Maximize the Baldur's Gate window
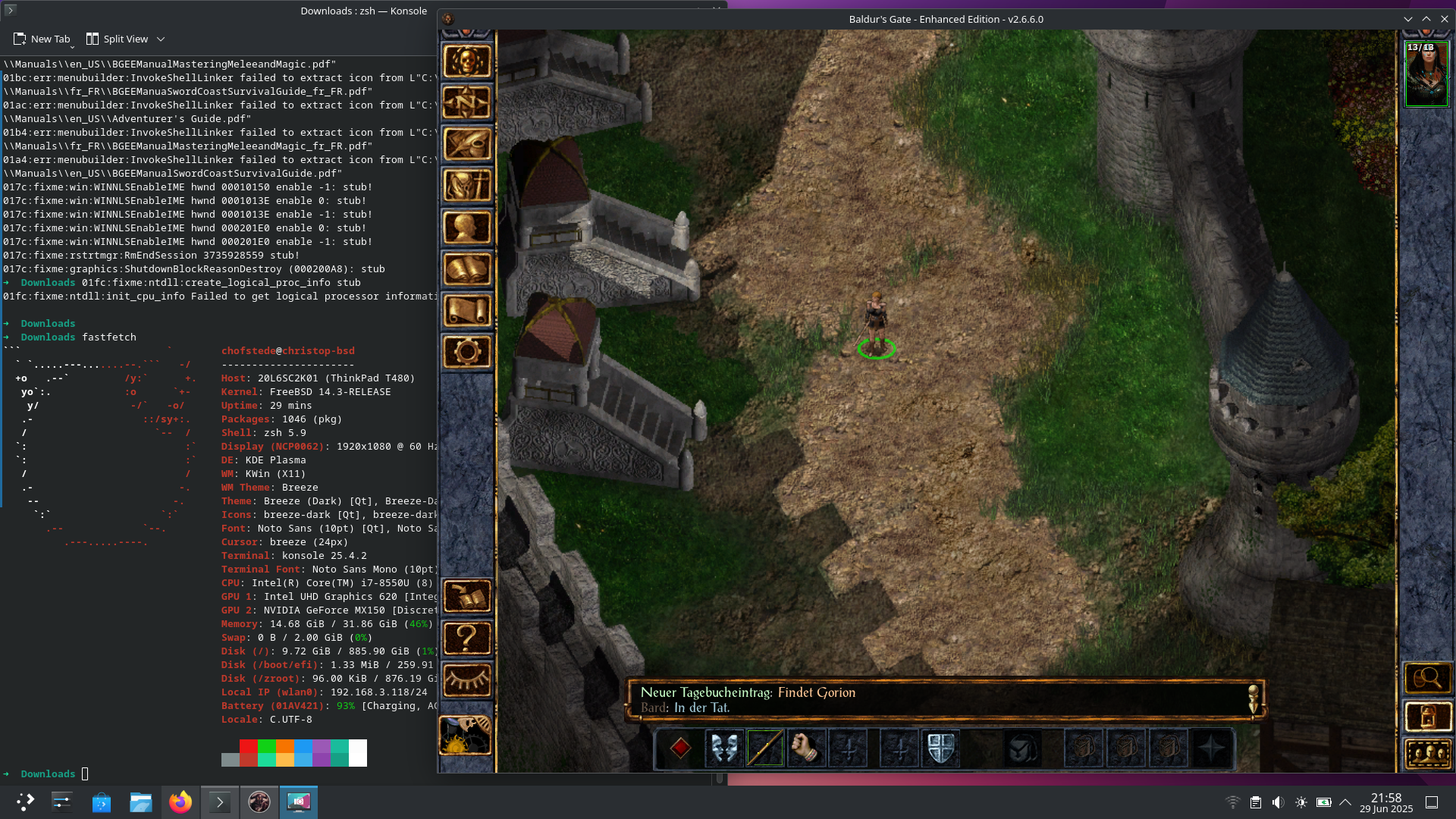The image size is (1456, 819). [x=1426, y=19]
